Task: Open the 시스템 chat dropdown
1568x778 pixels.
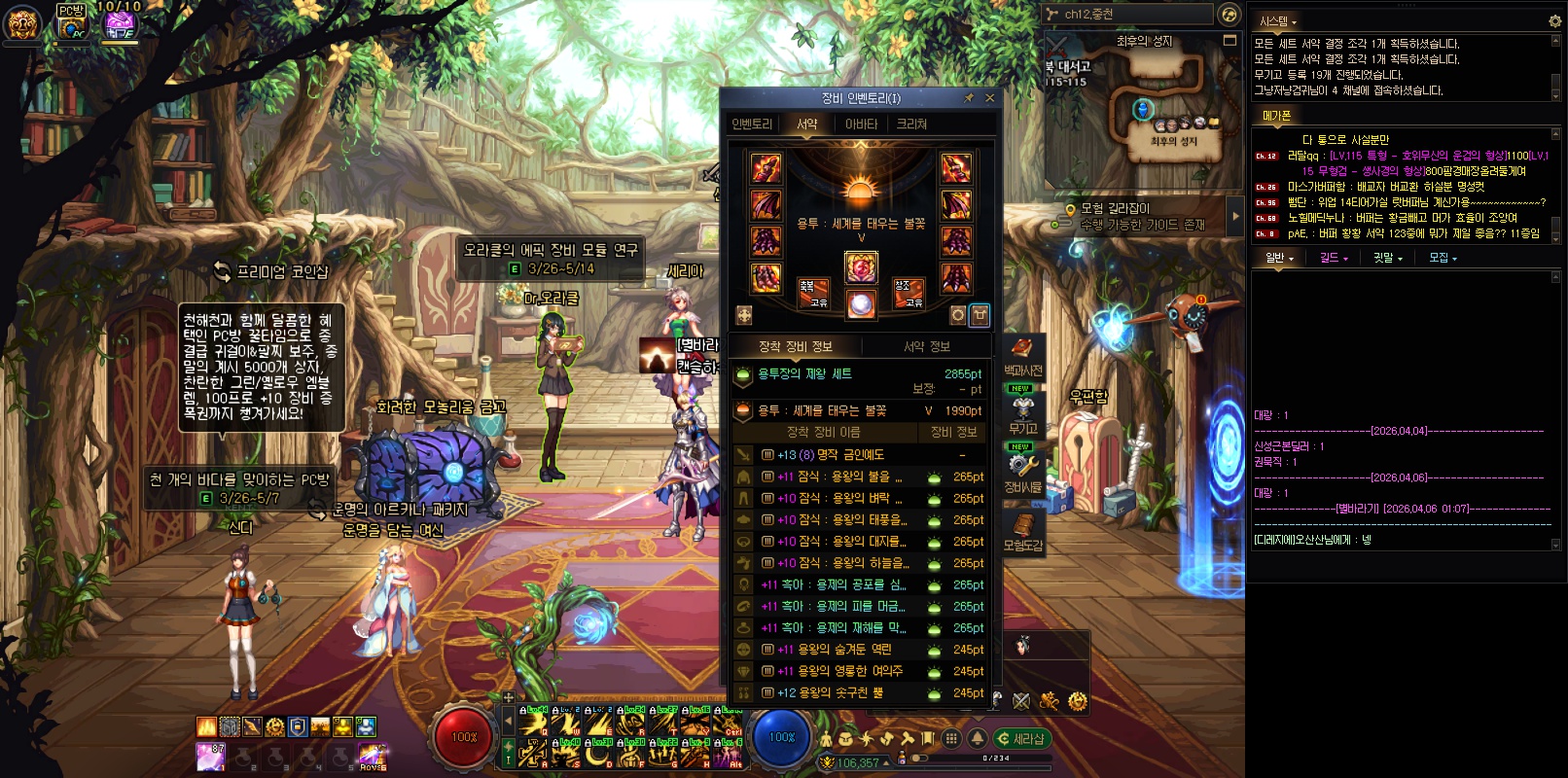Action: point(1278,21)
